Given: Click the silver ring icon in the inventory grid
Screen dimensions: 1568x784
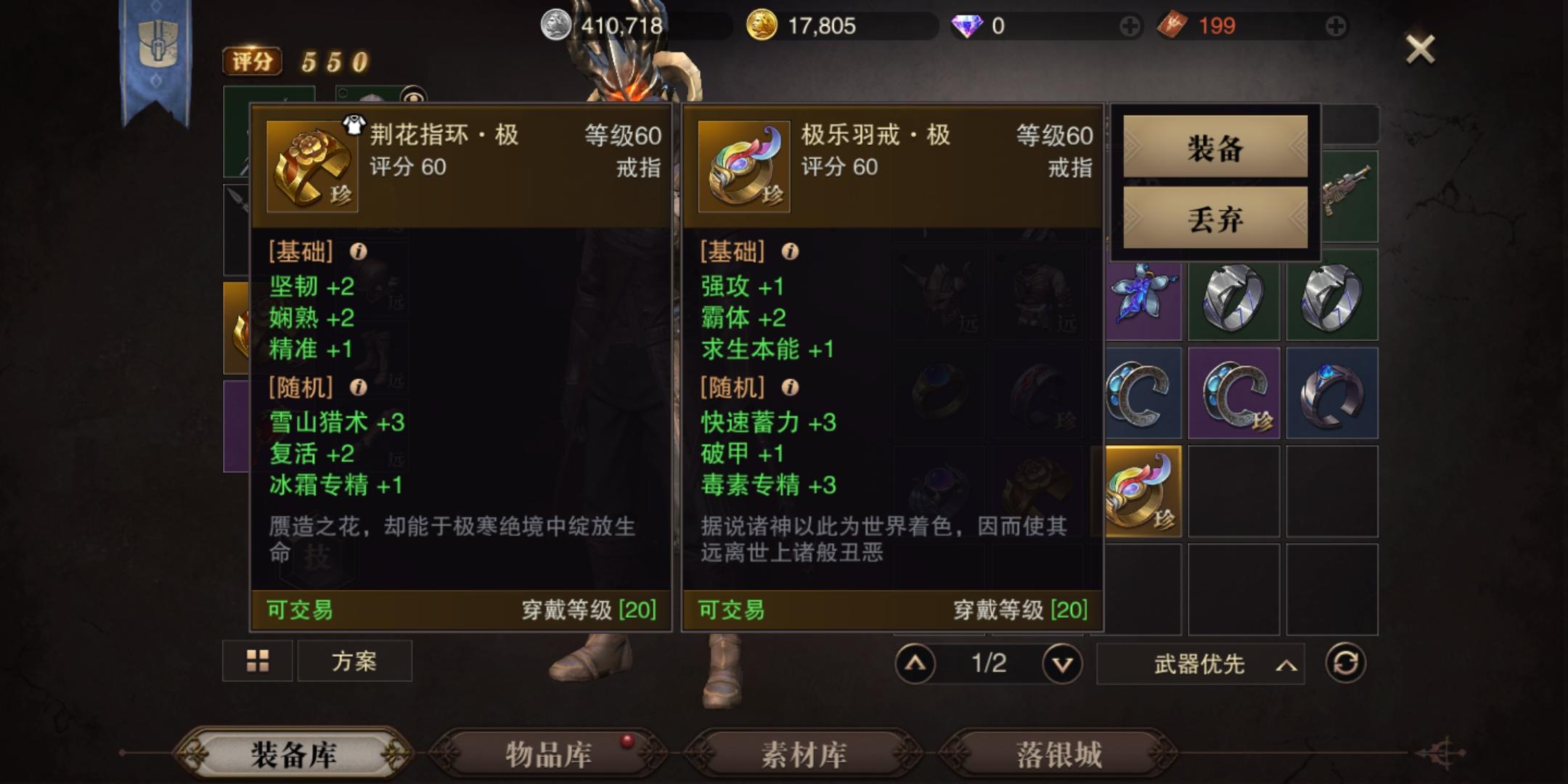Looking at the screenshot, I should tap(1234, 300).
